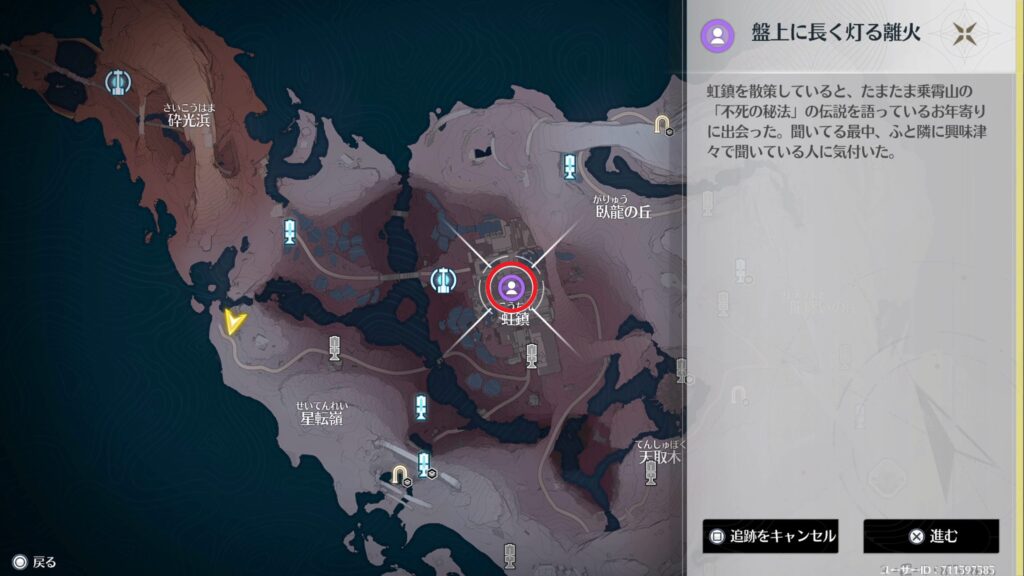Select the grey beacon just below 虹鎮
Image resolution: width=1024 pixels, height=576 pixels.
coord(532,354)
